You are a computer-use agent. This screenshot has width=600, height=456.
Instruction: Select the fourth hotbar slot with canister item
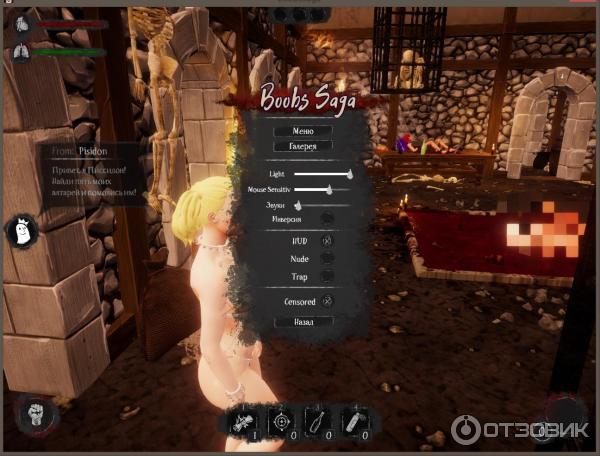(355, 422)
